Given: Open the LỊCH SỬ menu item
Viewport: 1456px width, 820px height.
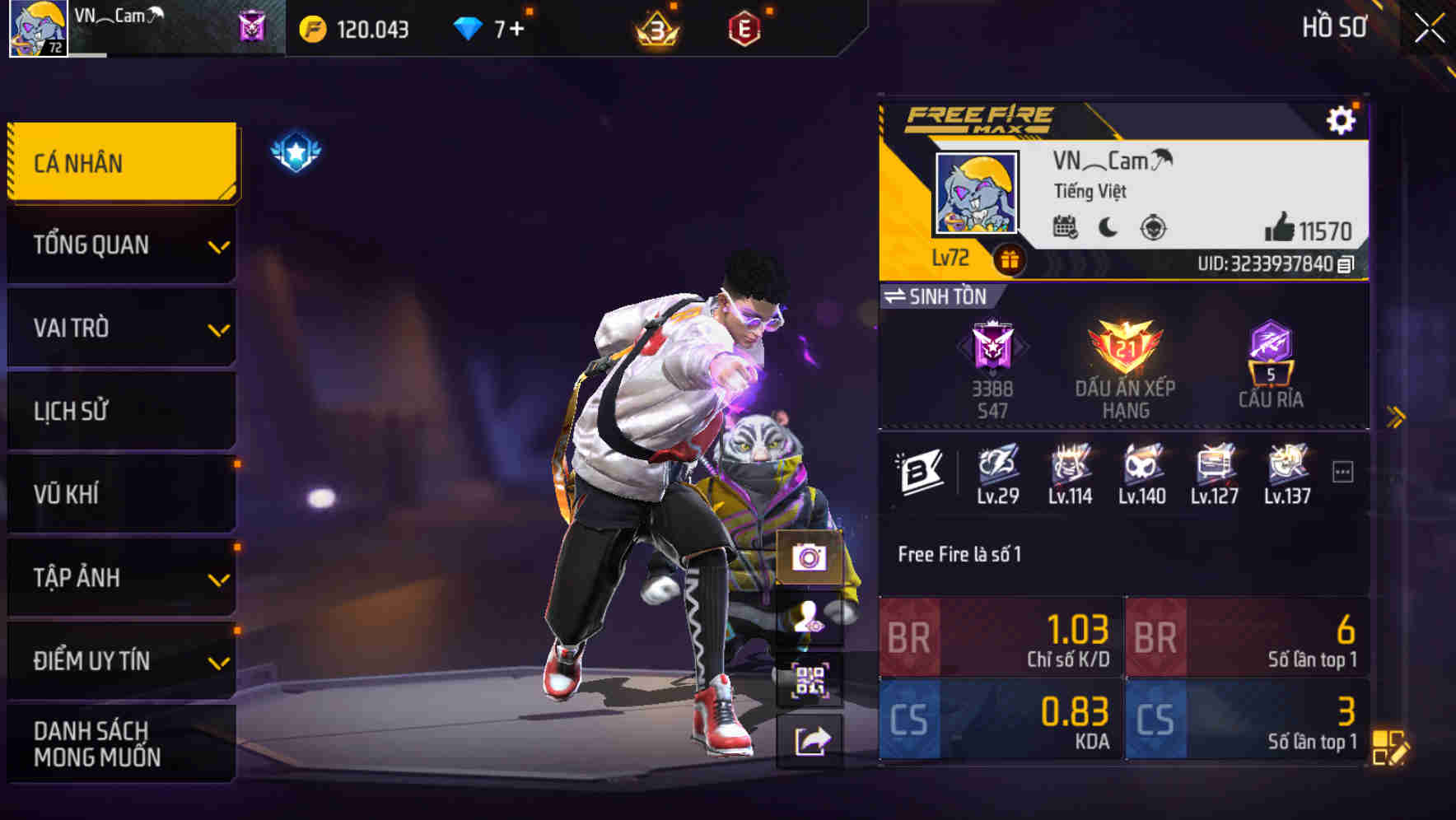Looking at the screenshot, I should click(x=121, y=411).
